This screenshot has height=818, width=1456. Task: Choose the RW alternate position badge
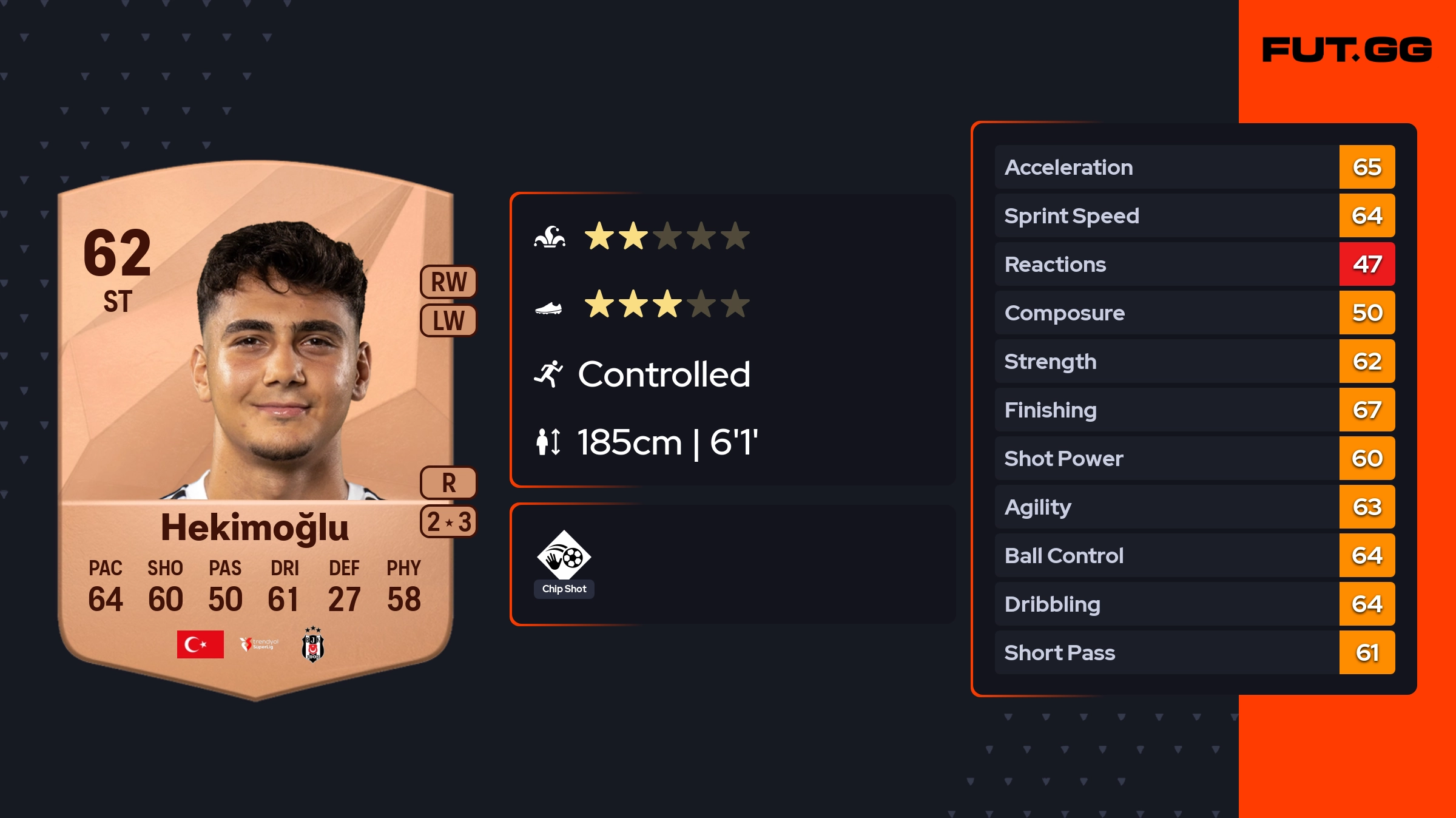(448, 282)
